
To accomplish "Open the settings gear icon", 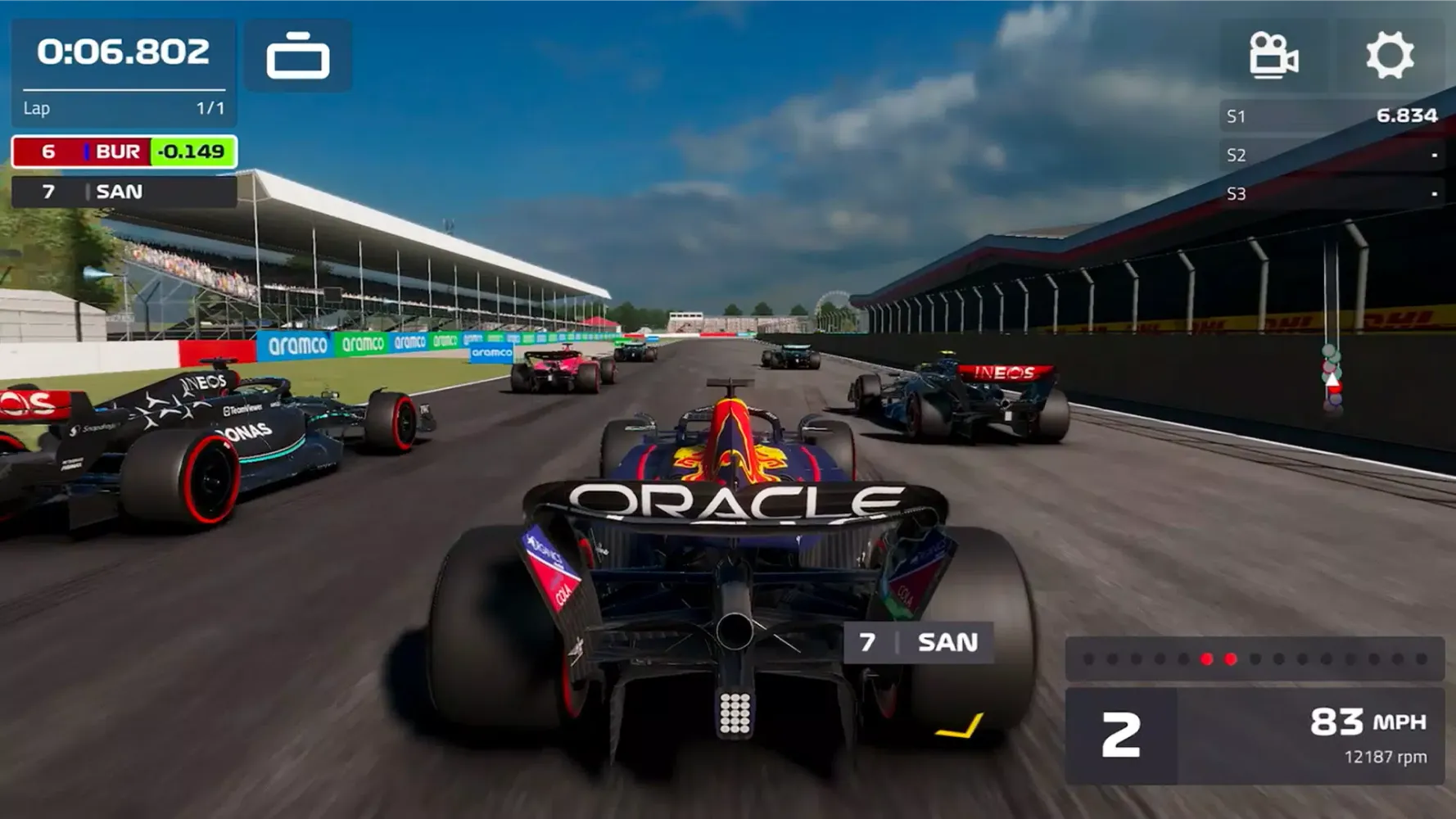I will (1390, 56).
